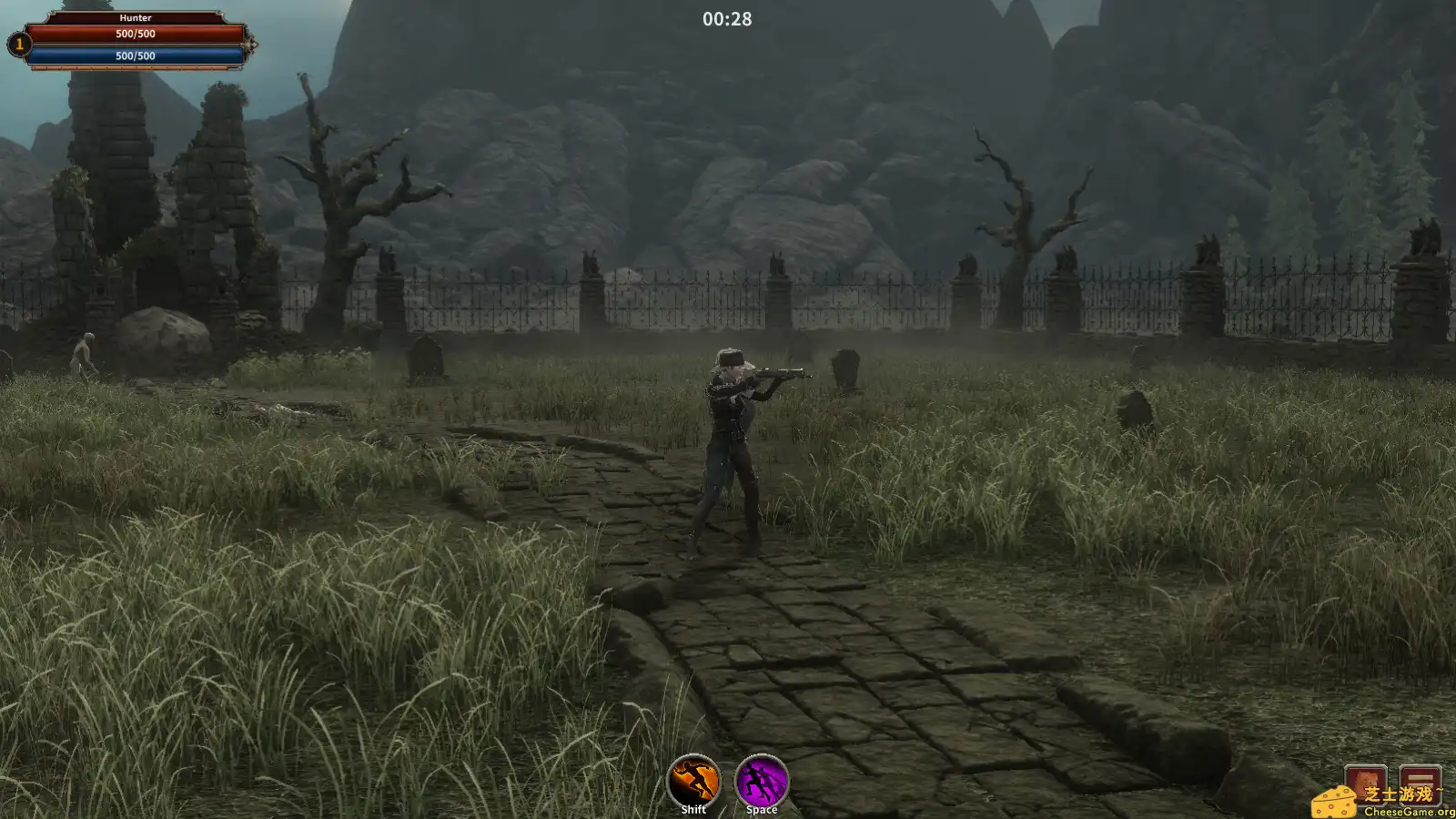
Task: Click the purple evade silhouette inside the Space button
Action: [x=761, y=779]
